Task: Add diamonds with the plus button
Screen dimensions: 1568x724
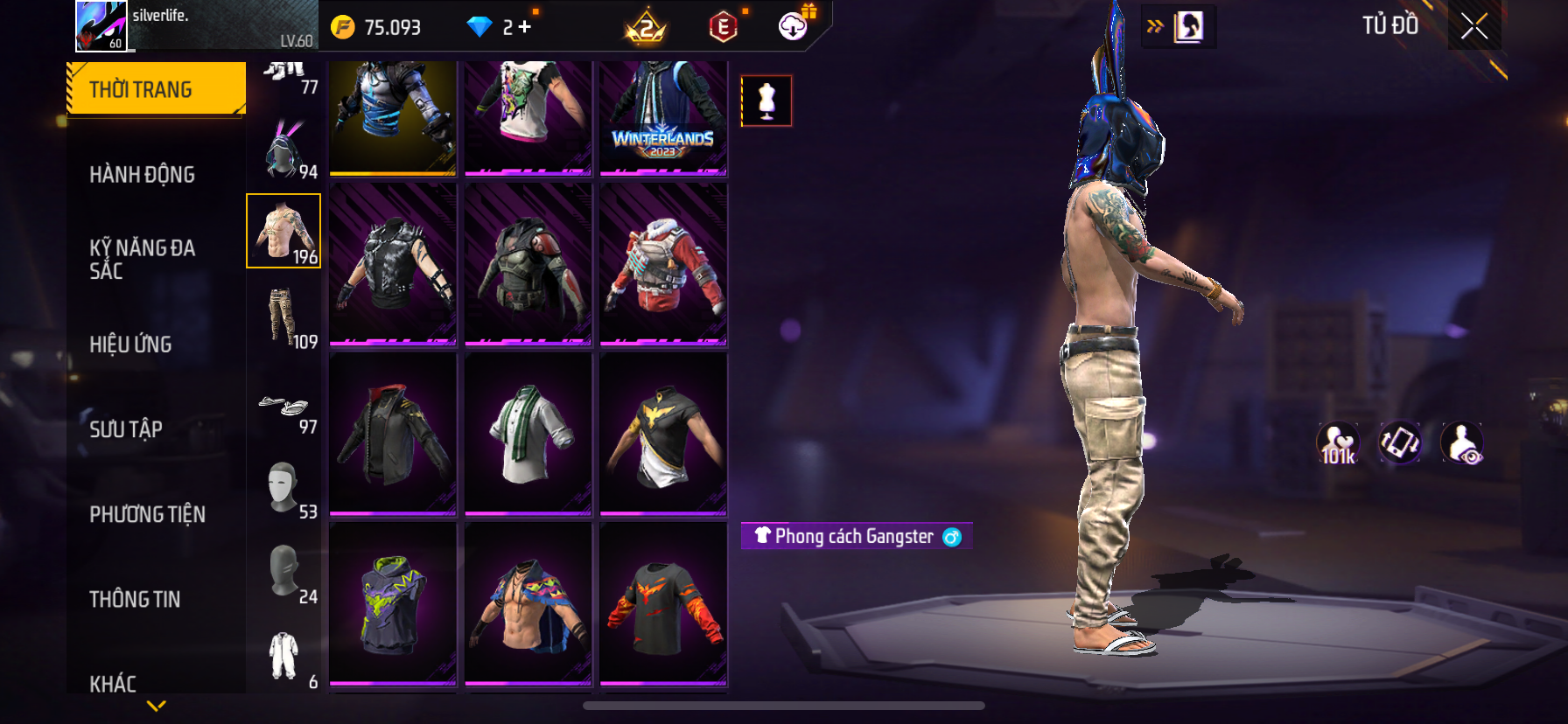Action: [x=525, y=27]
